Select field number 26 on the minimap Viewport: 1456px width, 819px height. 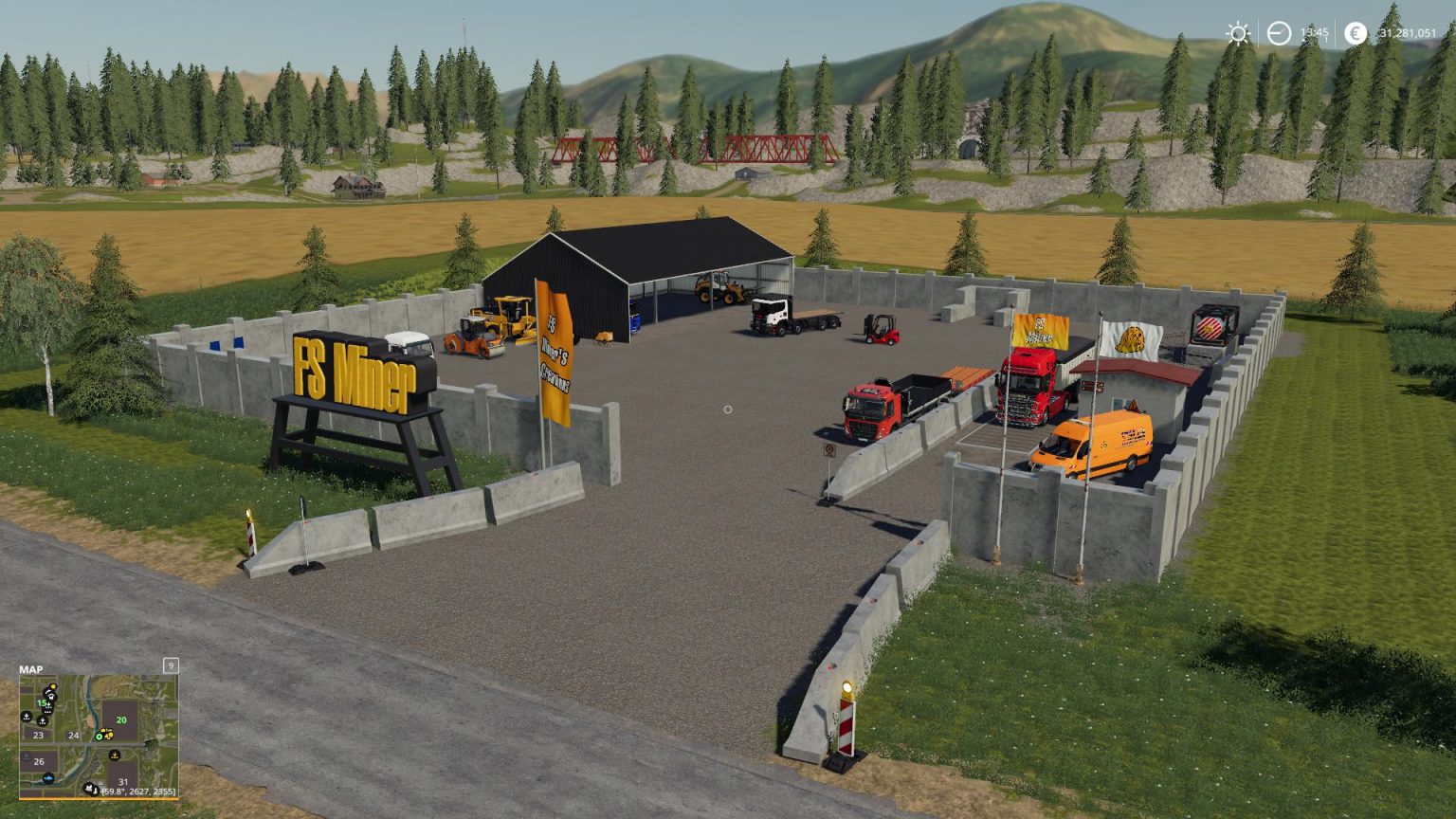(x=39, y=760)
